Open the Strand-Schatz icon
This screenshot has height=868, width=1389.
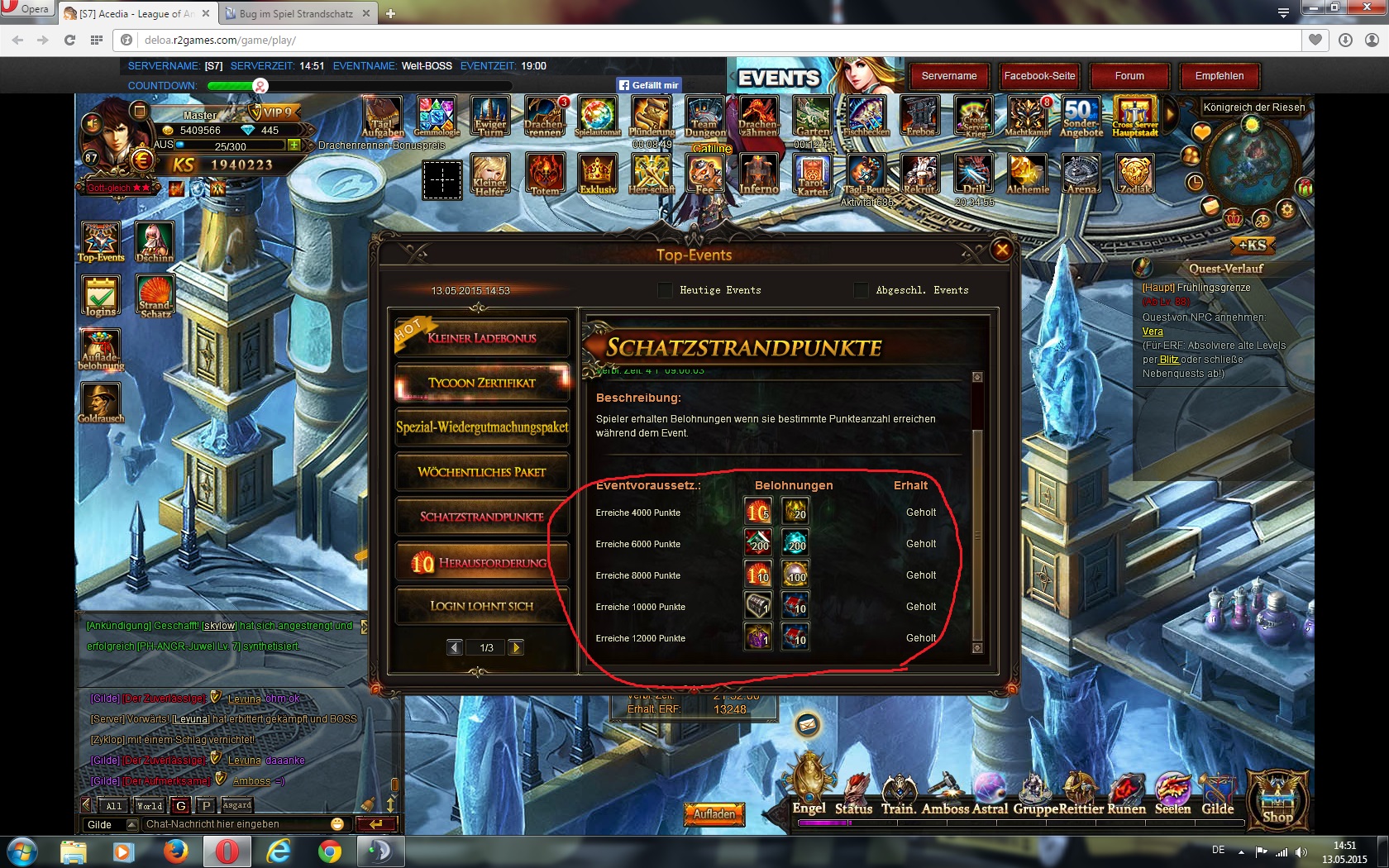155,295
